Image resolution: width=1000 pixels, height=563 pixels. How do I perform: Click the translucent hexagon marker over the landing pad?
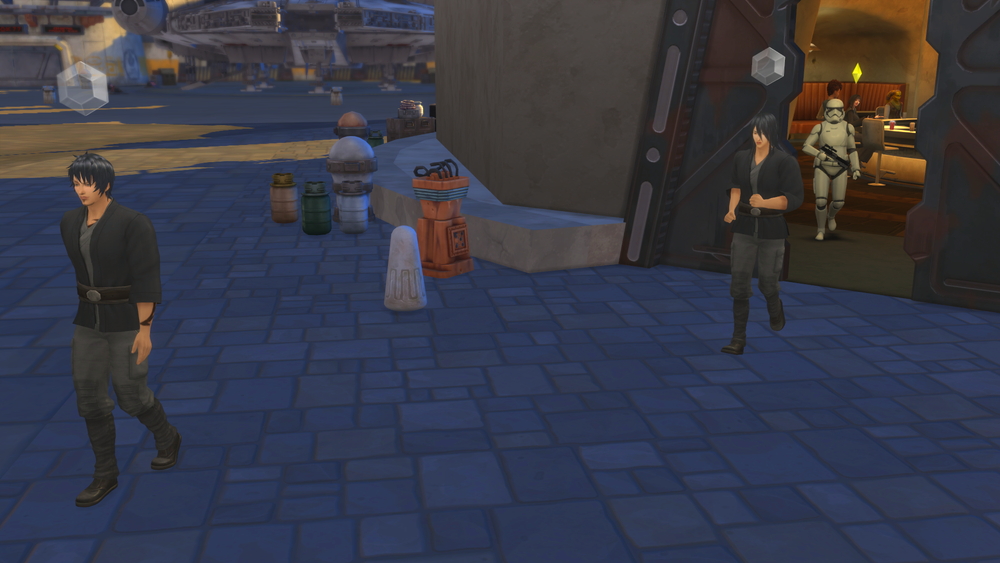point(82,88)
